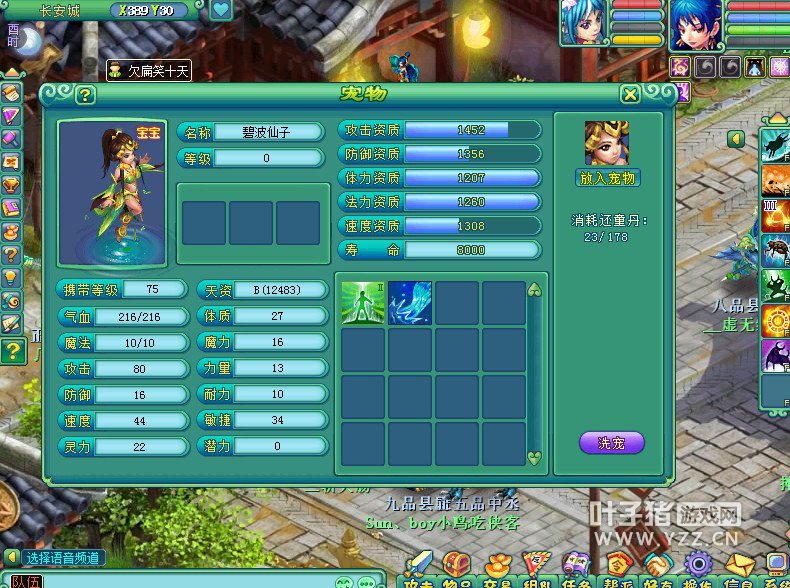
Task: Click the heart icon beside the coordinates
Action: coord(221,11)
